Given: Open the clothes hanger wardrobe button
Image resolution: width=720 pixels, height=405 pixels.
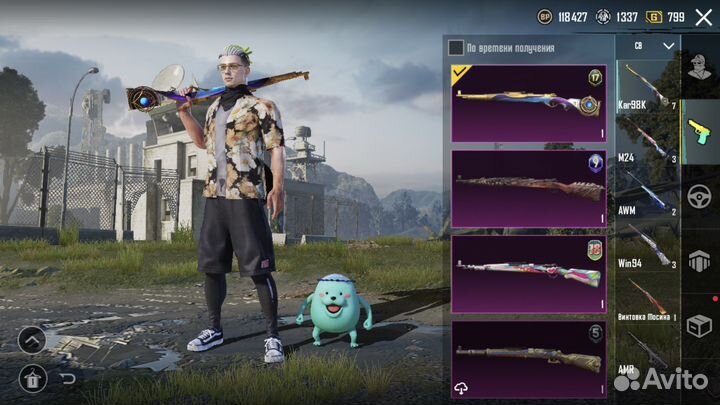Looking at the screenshot, I should [x=31, y=378].
